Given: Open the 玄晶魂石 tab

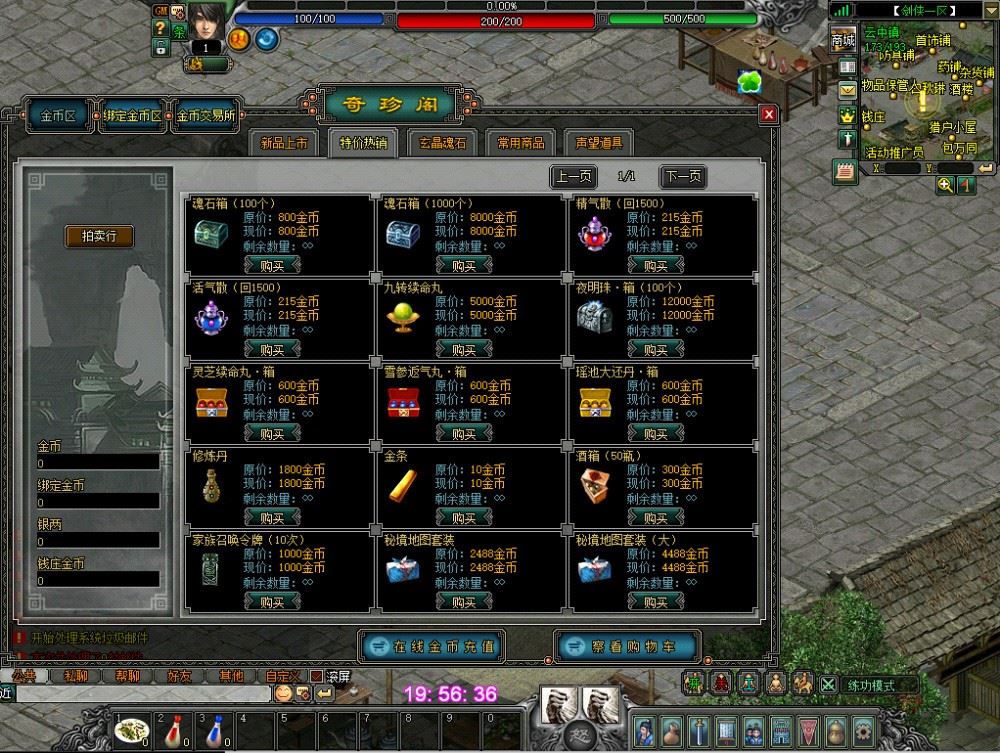Looking at the screenshot, I should (x=441, y=143).
